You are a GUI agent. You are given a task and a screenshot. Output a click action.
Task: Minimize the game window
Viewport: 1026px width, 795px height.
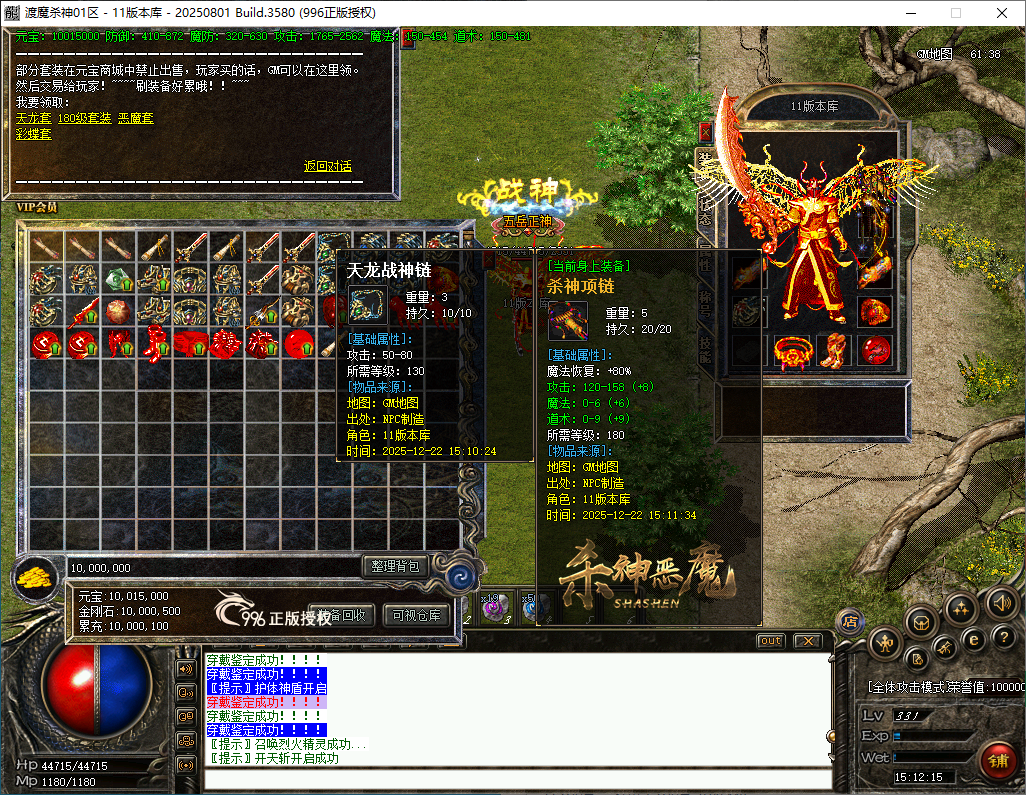pyautogui.click(x=909, y=13)
